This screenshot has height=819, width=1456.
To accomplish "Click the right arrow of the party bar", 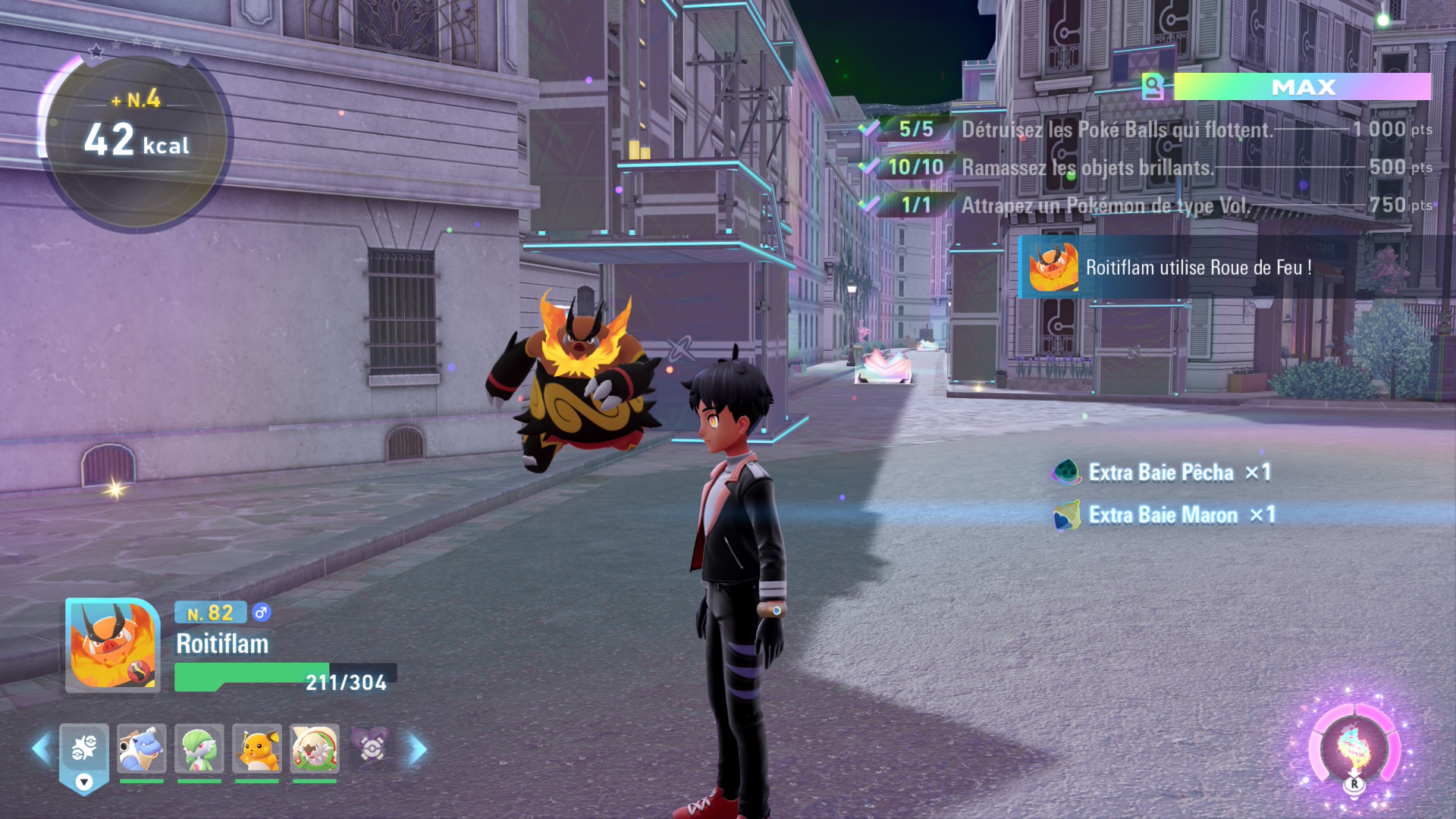I will 418,749.
